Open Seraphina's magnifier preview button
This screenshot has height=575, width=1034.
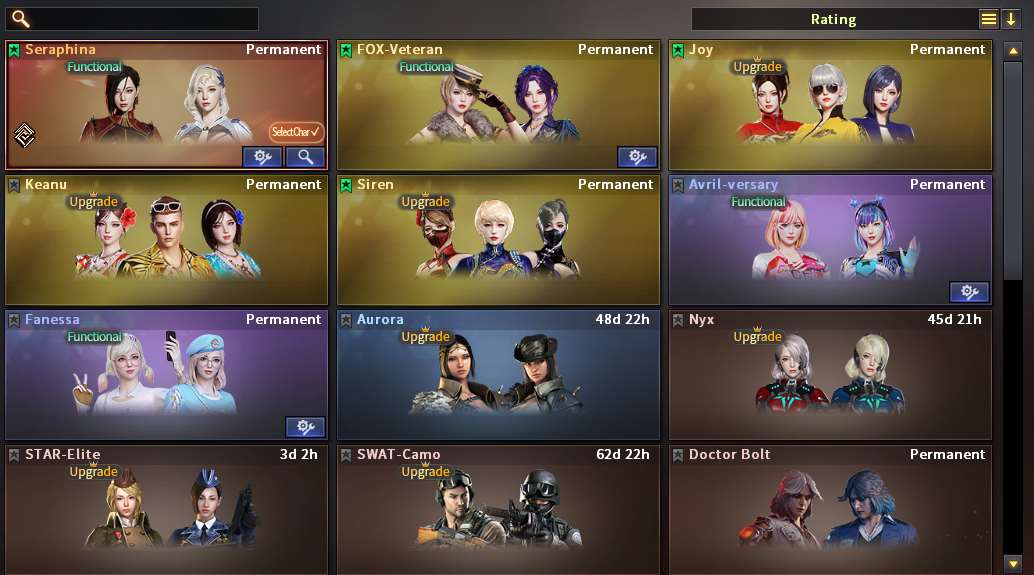pos(305,157)
